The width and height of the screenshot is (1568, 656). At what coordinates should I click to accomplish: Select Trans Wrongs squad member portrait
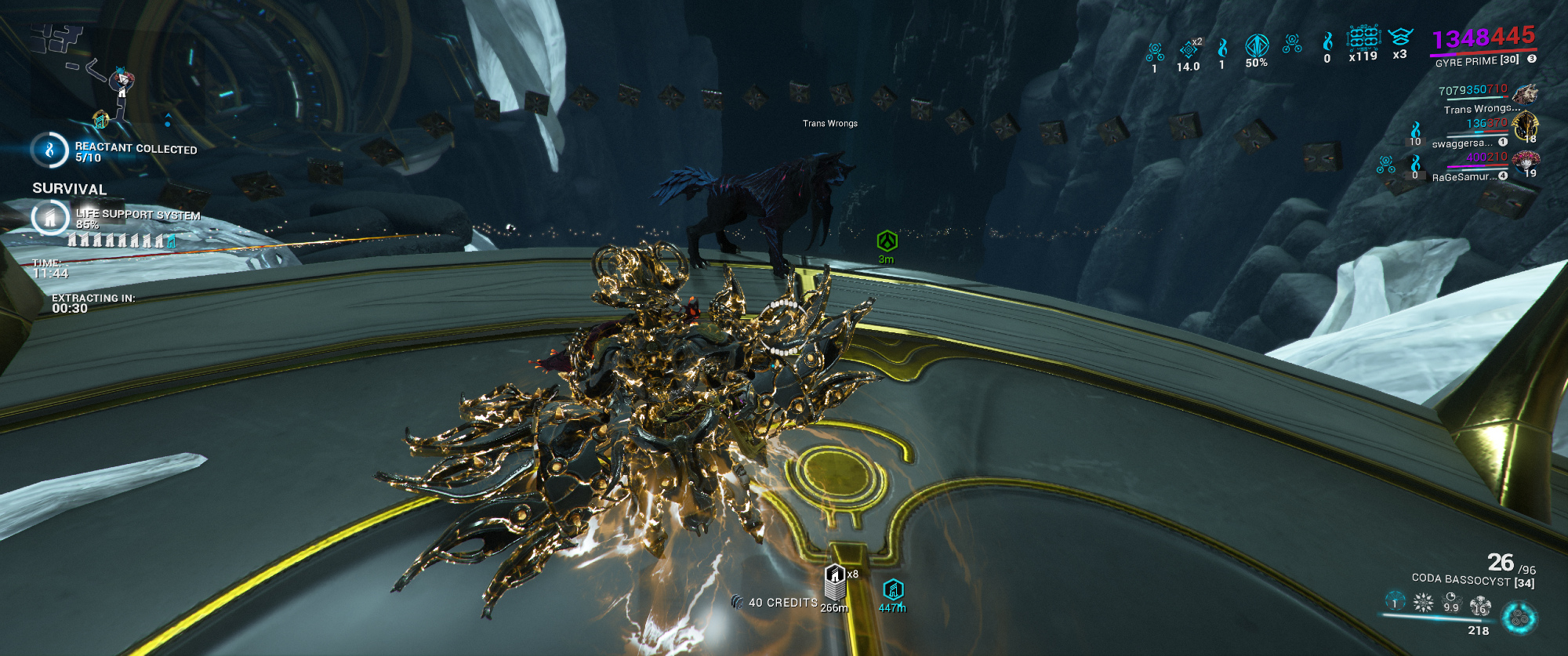[1525, 95]
